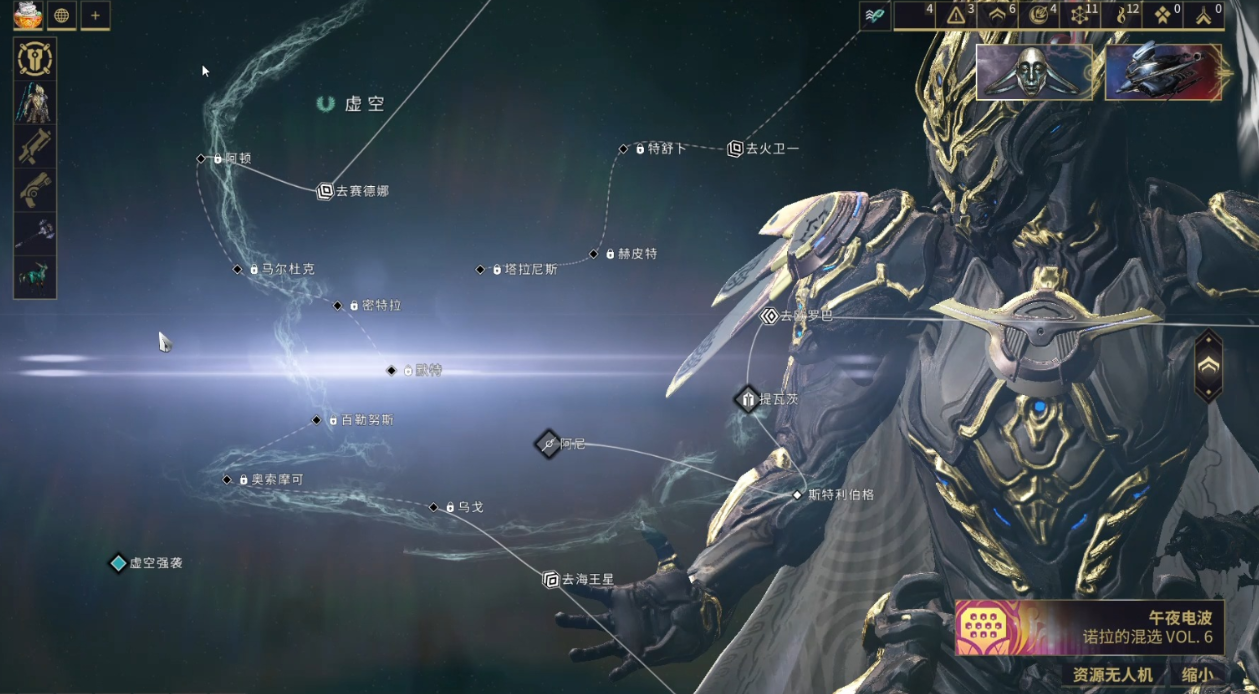The image size is (1259, 694).
Task: Click the 资源无人机 button
Action: point(1112,675)
